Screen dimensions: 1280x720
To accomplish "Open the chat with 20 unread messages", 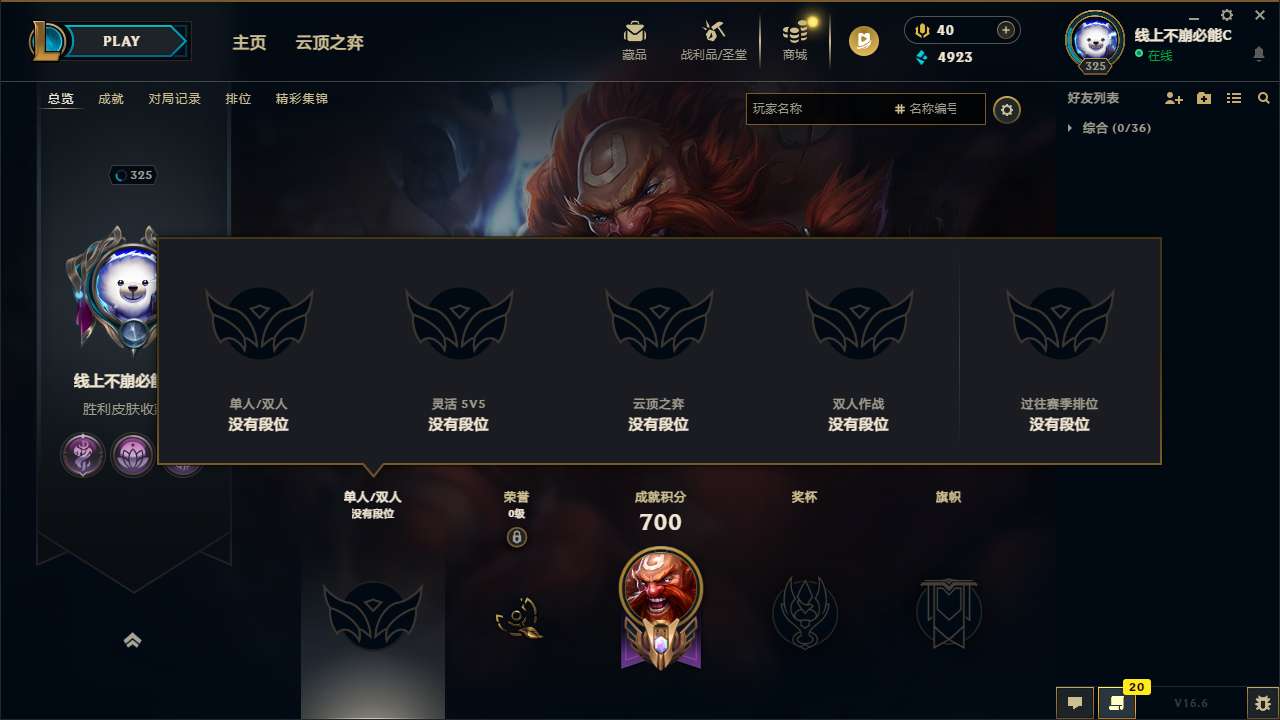I will [x=1117, y=703].
